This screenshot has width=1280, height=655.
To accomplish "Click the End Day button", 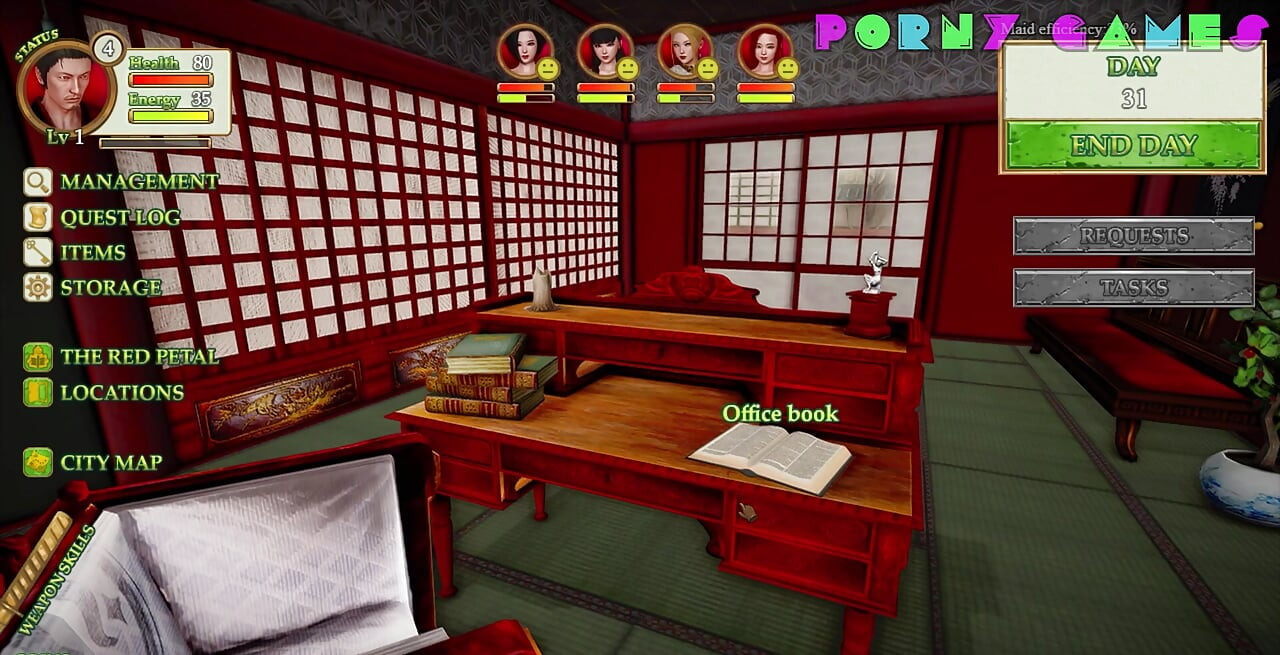I will click(x=1133, y=146).
